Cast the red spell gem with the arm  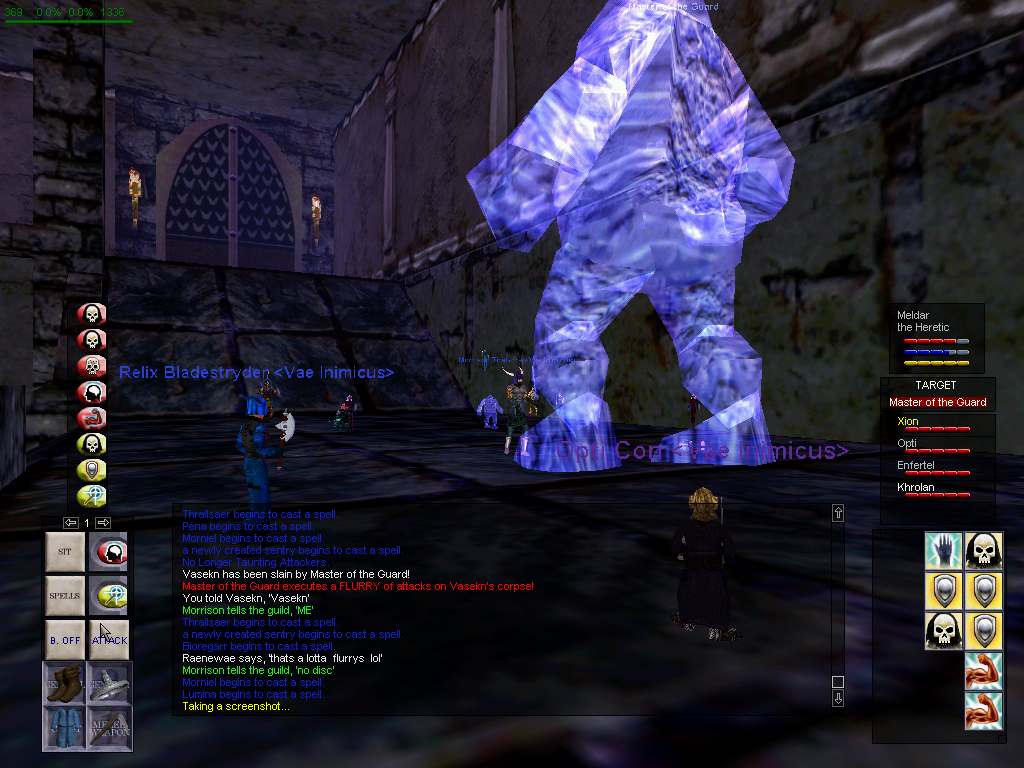pos(92,418)
